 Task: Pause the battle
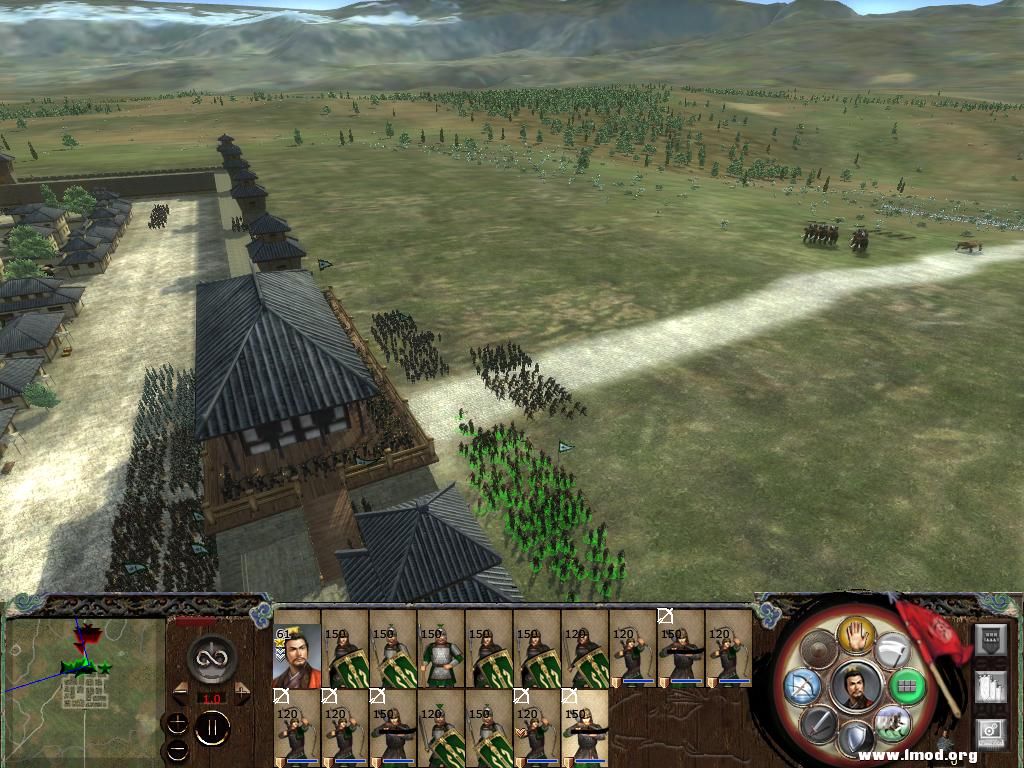[x=211, y=728]
